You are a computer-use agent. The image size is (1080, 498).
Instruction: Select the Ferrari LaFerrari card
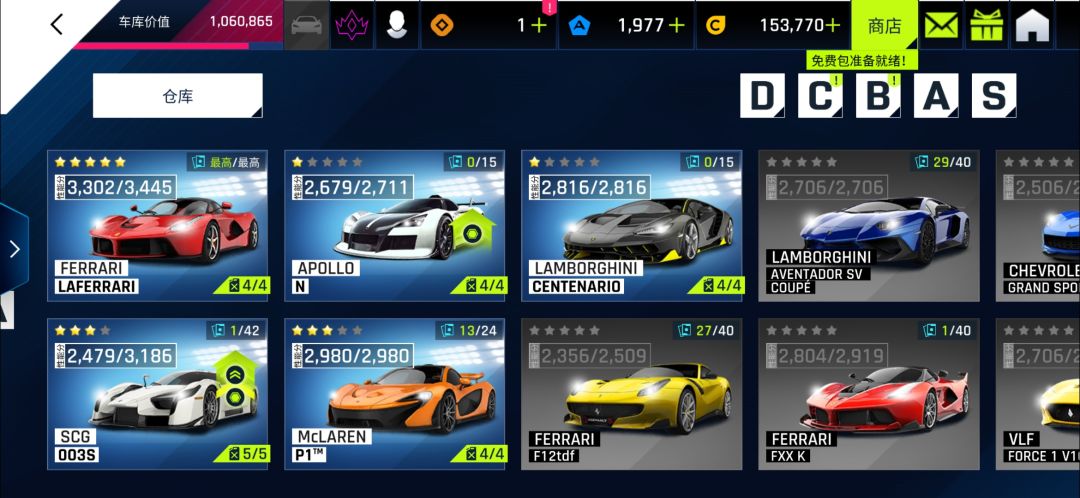(157, 225)
